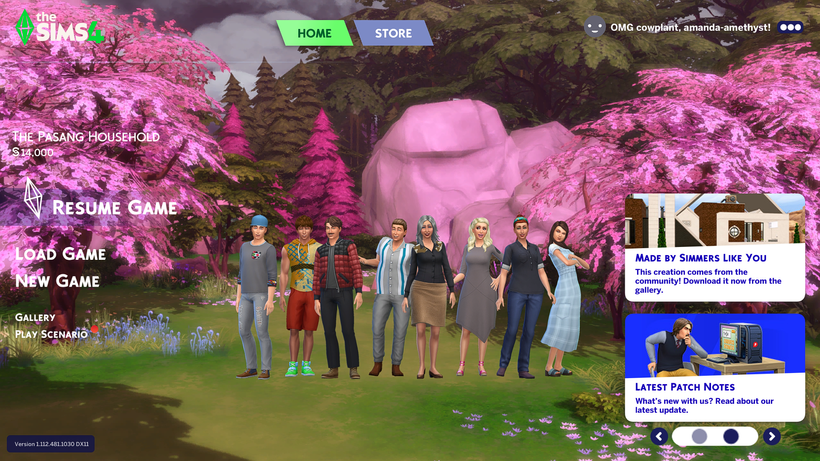Switch to the Store tab

point(393,33)
